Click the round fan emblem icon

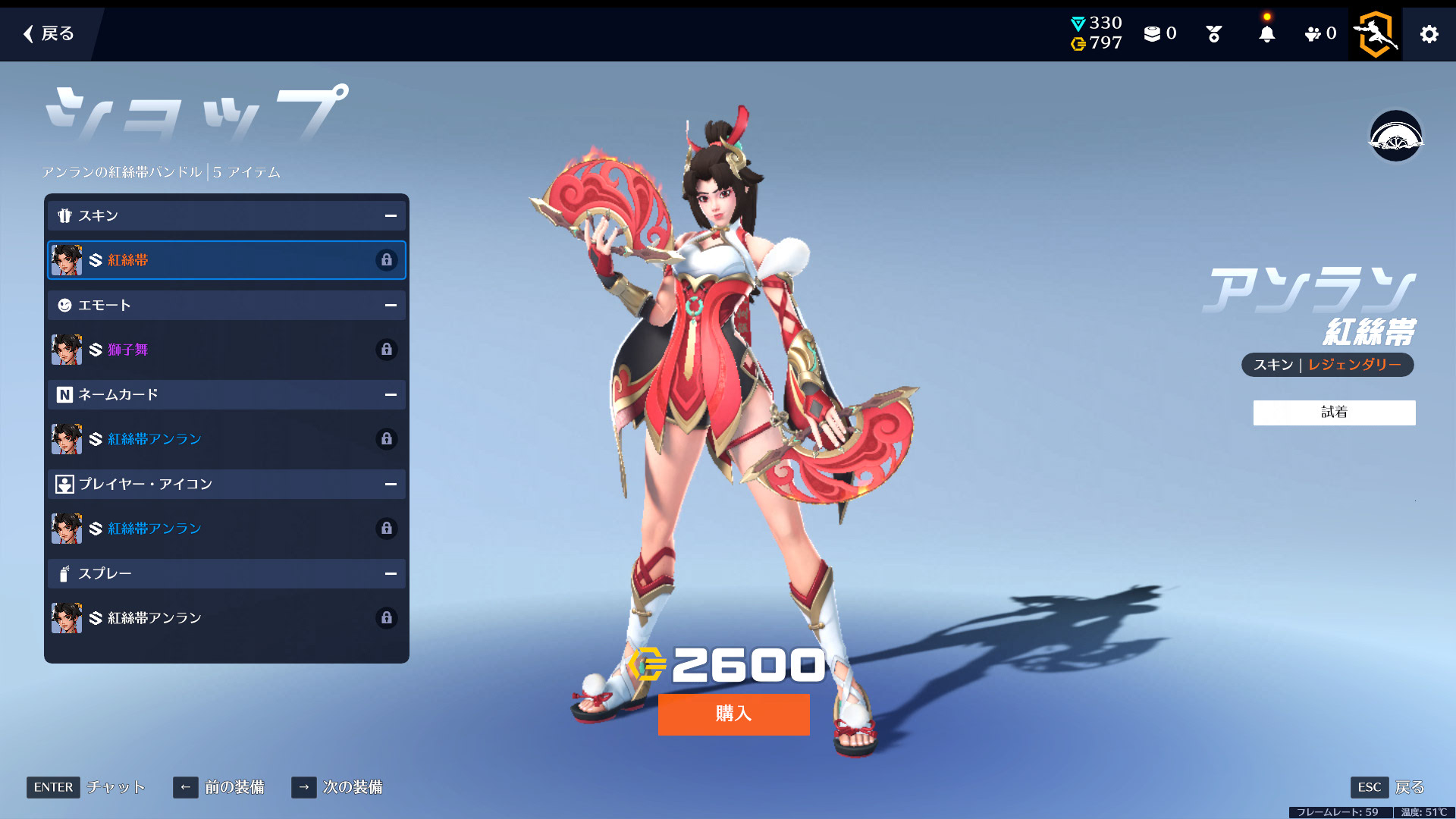tap(1395, 136)
